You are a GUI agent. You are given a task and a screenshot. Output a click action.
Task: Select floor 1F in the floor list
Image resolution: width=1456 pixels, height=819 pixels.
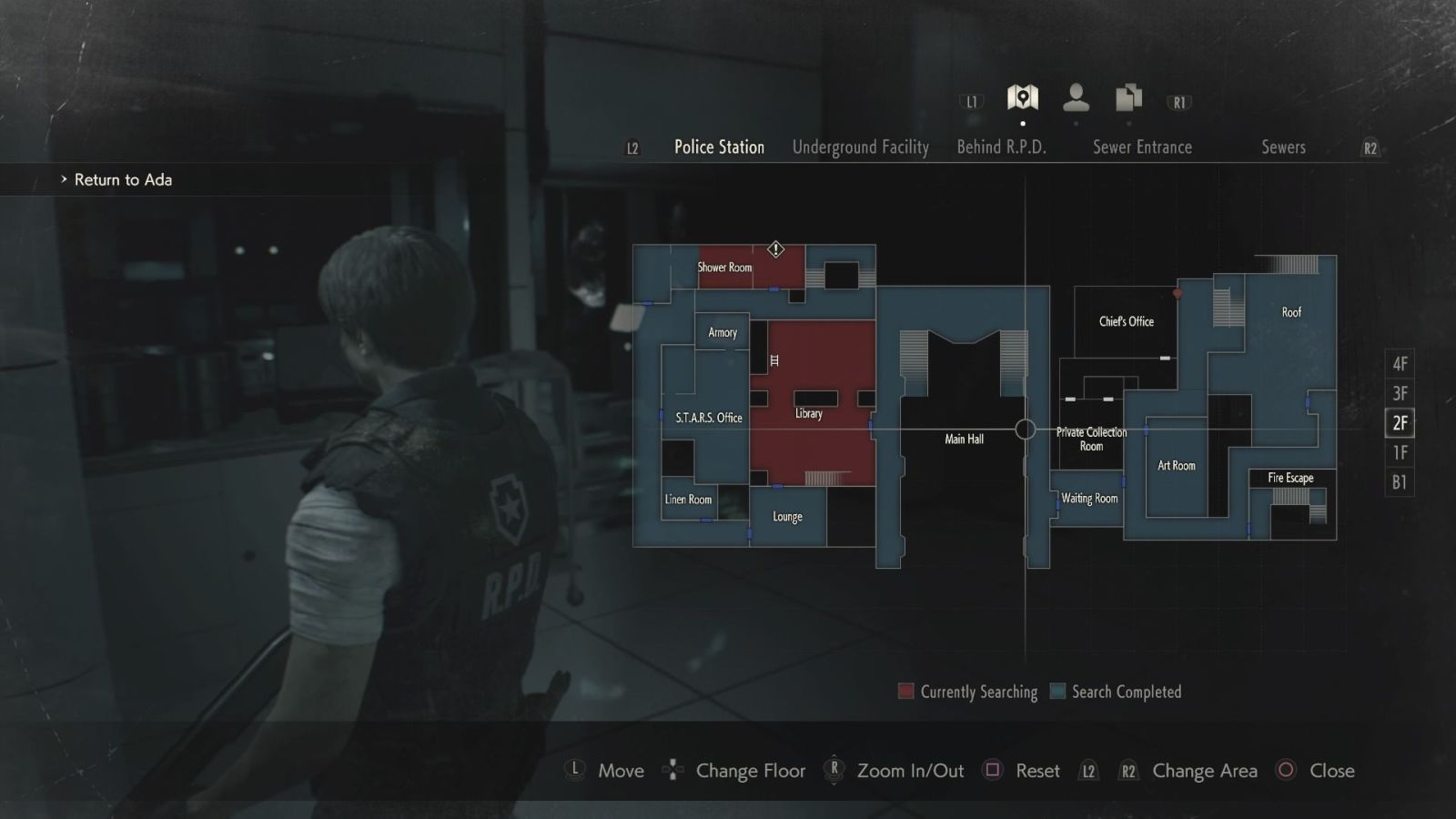click(x=1400, y=452)
